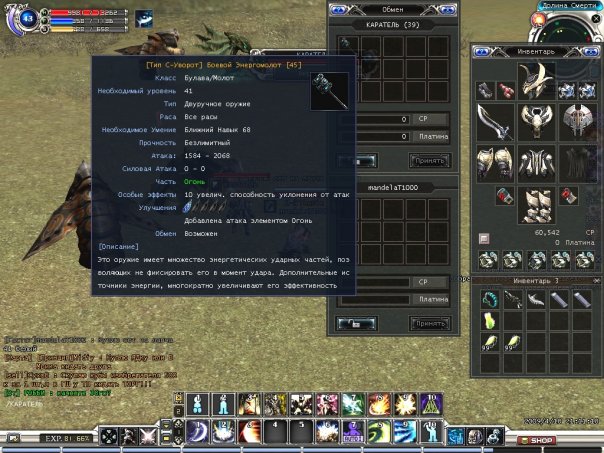Click the character portrait level orb
This screenshot has height=453, width=604.
click(28, 18)
